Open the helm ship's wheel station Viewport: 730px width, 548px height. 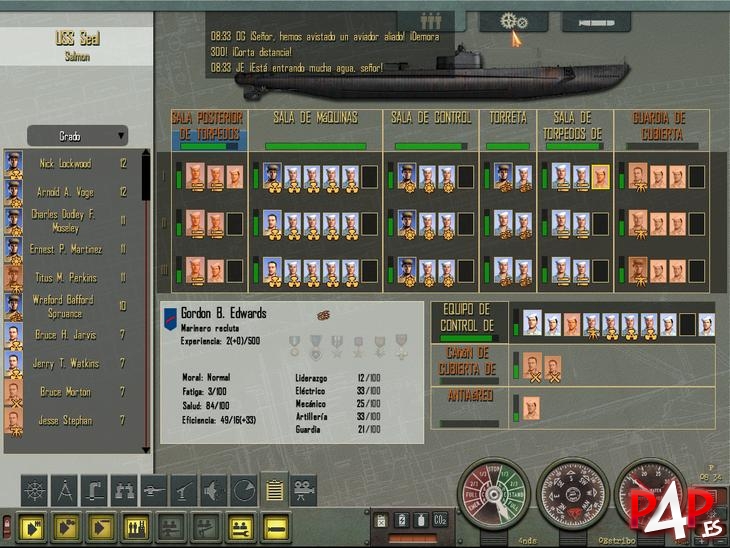pos(34,490)
